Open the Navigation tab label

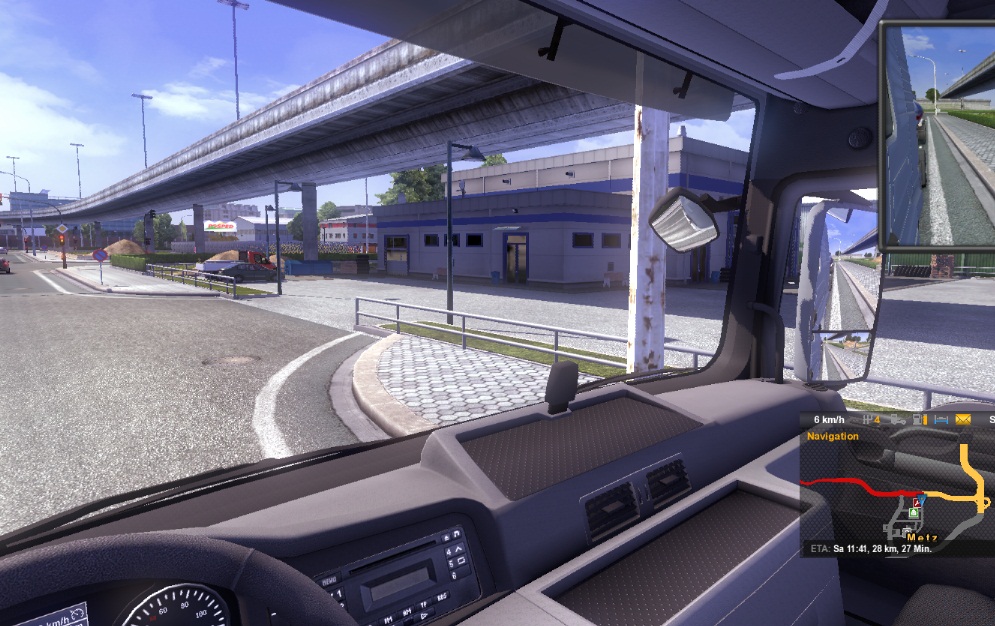coord(833,436)
